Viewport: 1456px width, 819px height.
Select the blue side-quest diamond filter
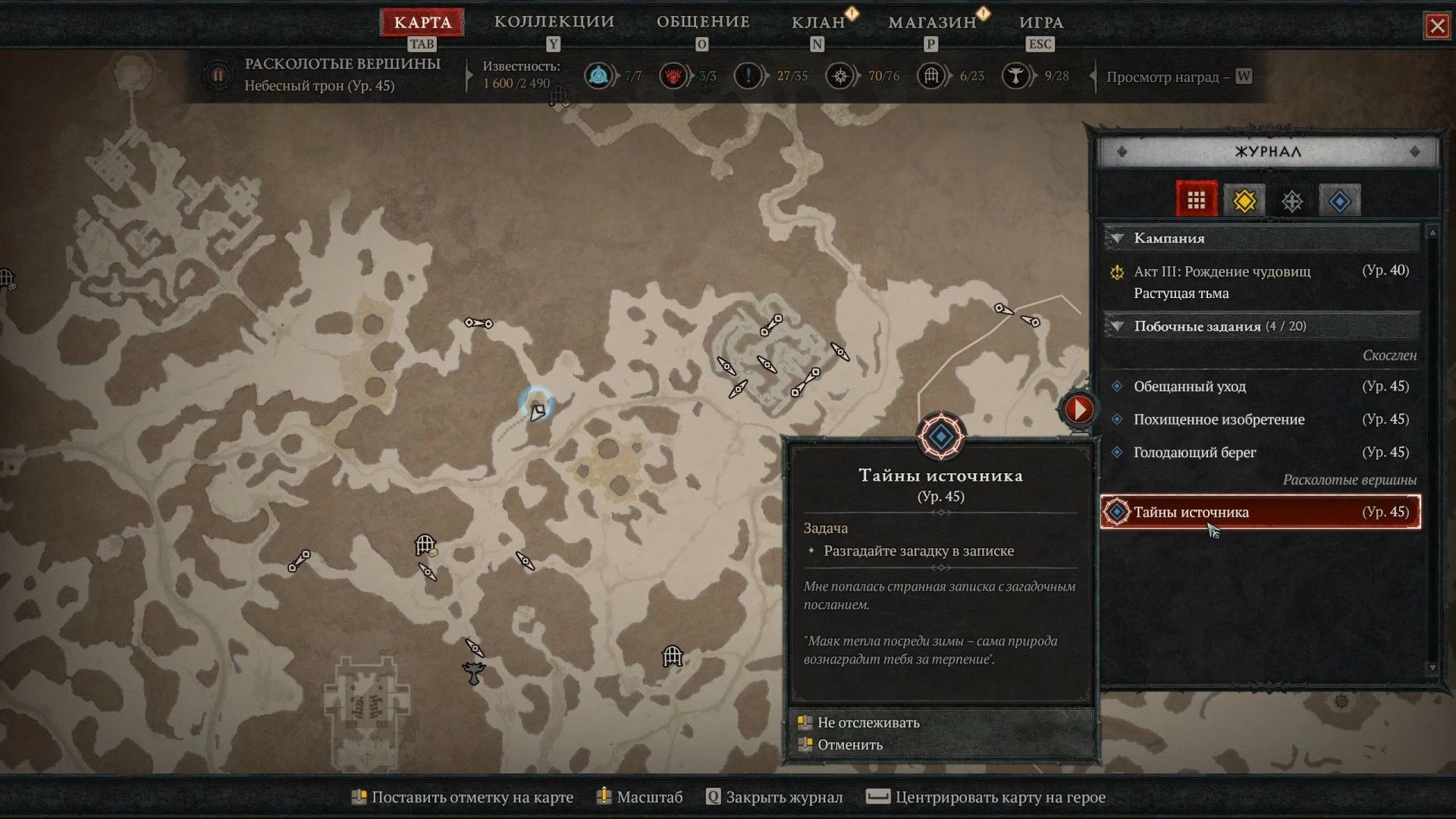click(x=1340, y=201)
